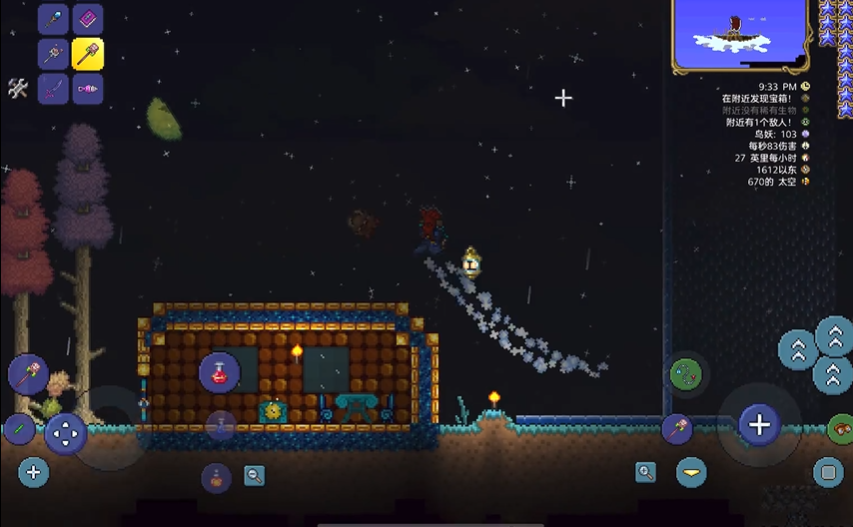This screenshot has width=853, height=527.
Task: Tap the yellow down-arrow button
Action: 690,471
